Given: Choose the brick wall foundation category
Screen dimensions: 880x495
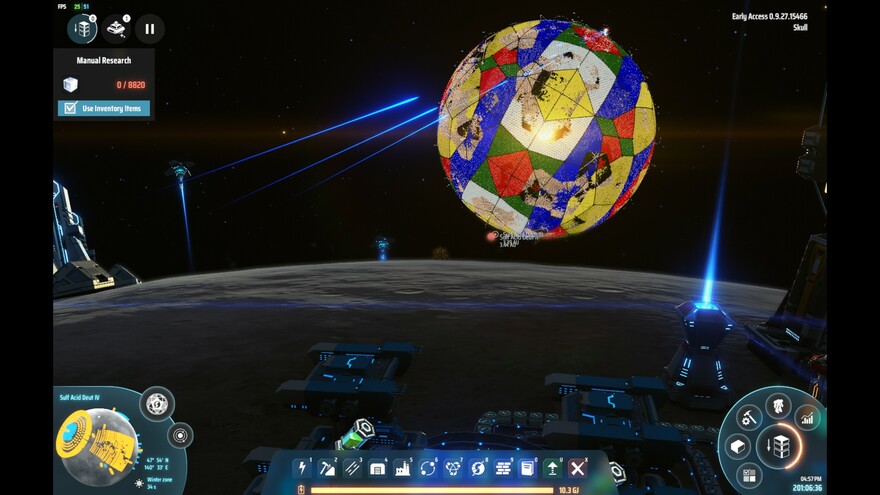Looking at the screenshot, I should 503,468.
